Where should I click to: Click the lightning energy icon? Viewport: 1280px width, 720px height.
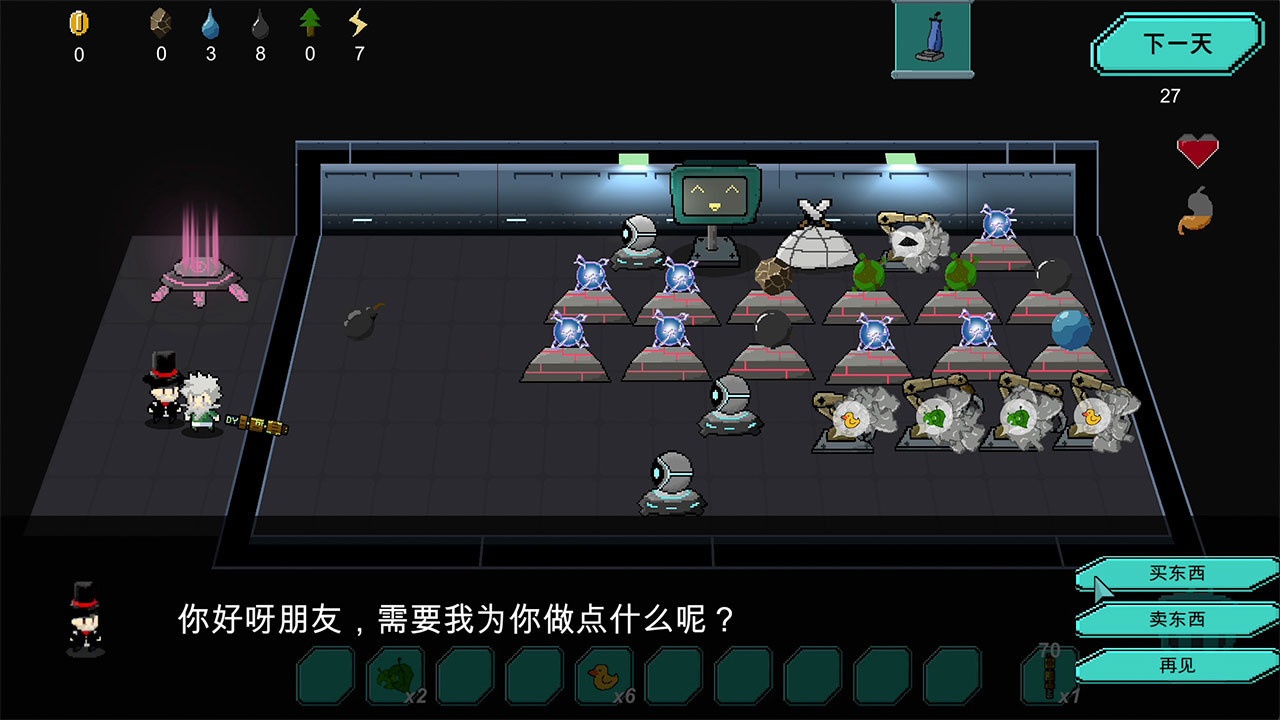(x=357, y=22)
